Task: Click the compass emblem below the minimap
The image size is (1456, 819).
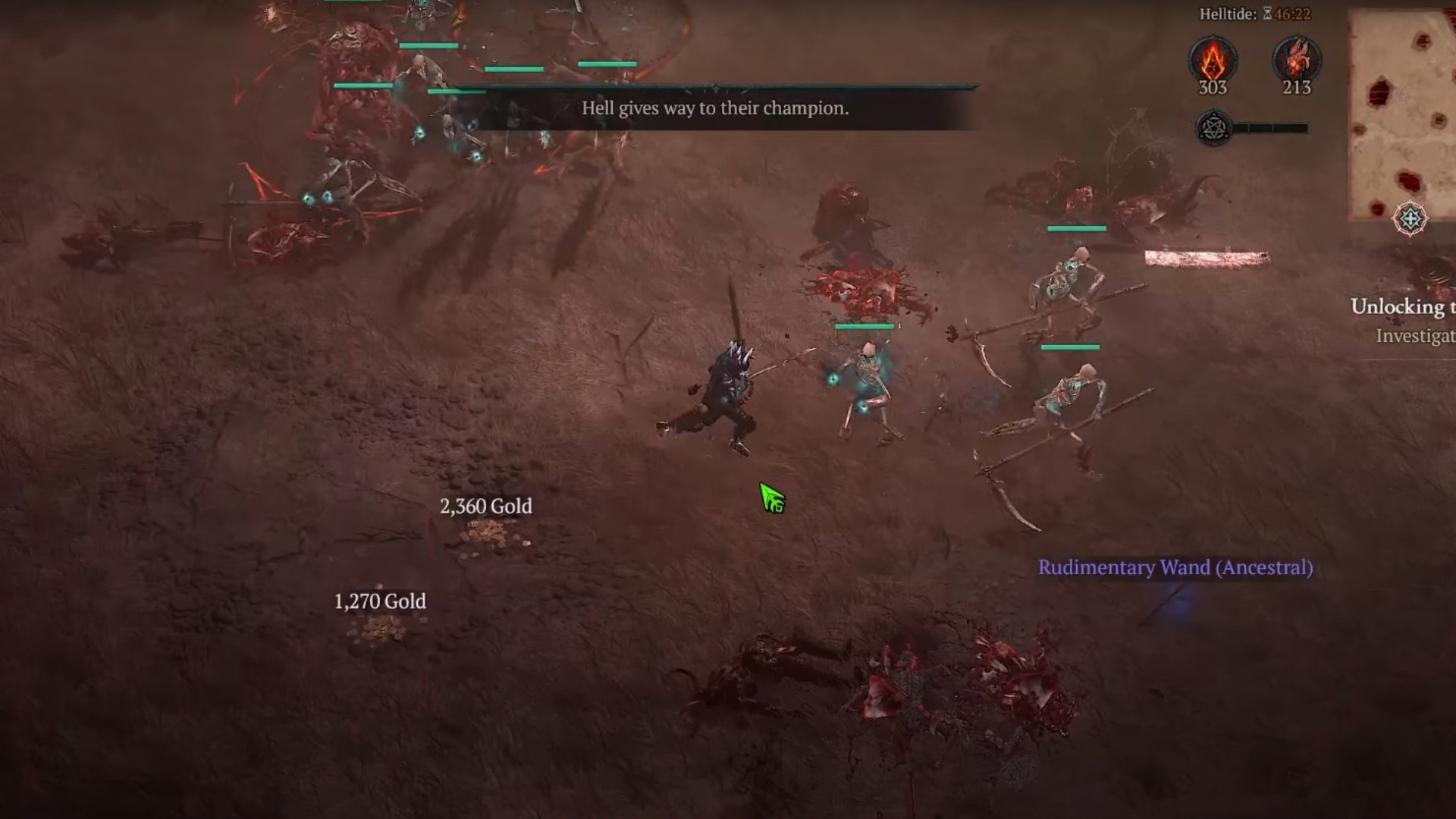Action: pyautogui.click(x=1410, y=219)
